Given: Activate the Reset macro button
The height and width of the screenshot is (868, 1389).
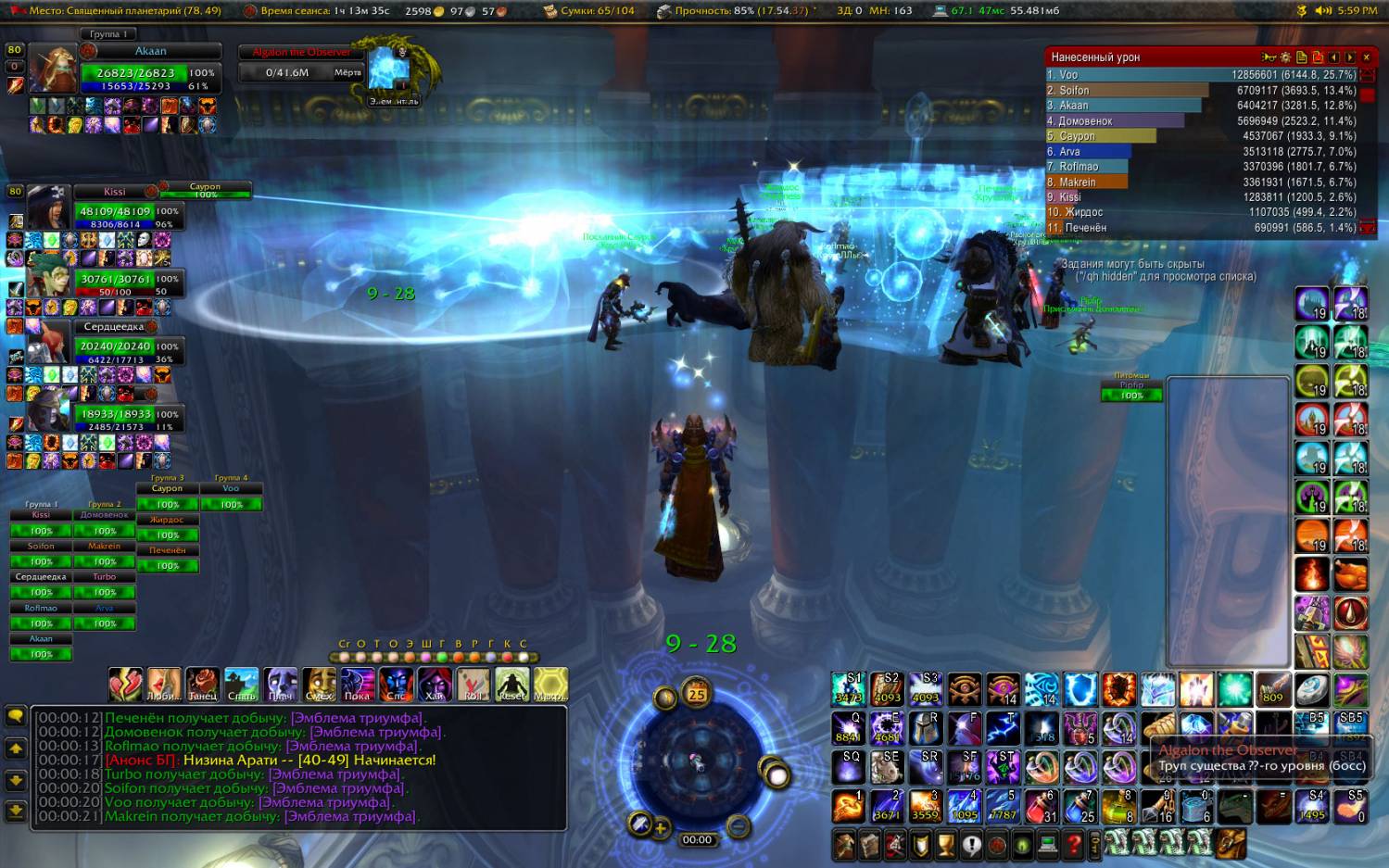Looking at the screenshot, I should tap(511, 685).
